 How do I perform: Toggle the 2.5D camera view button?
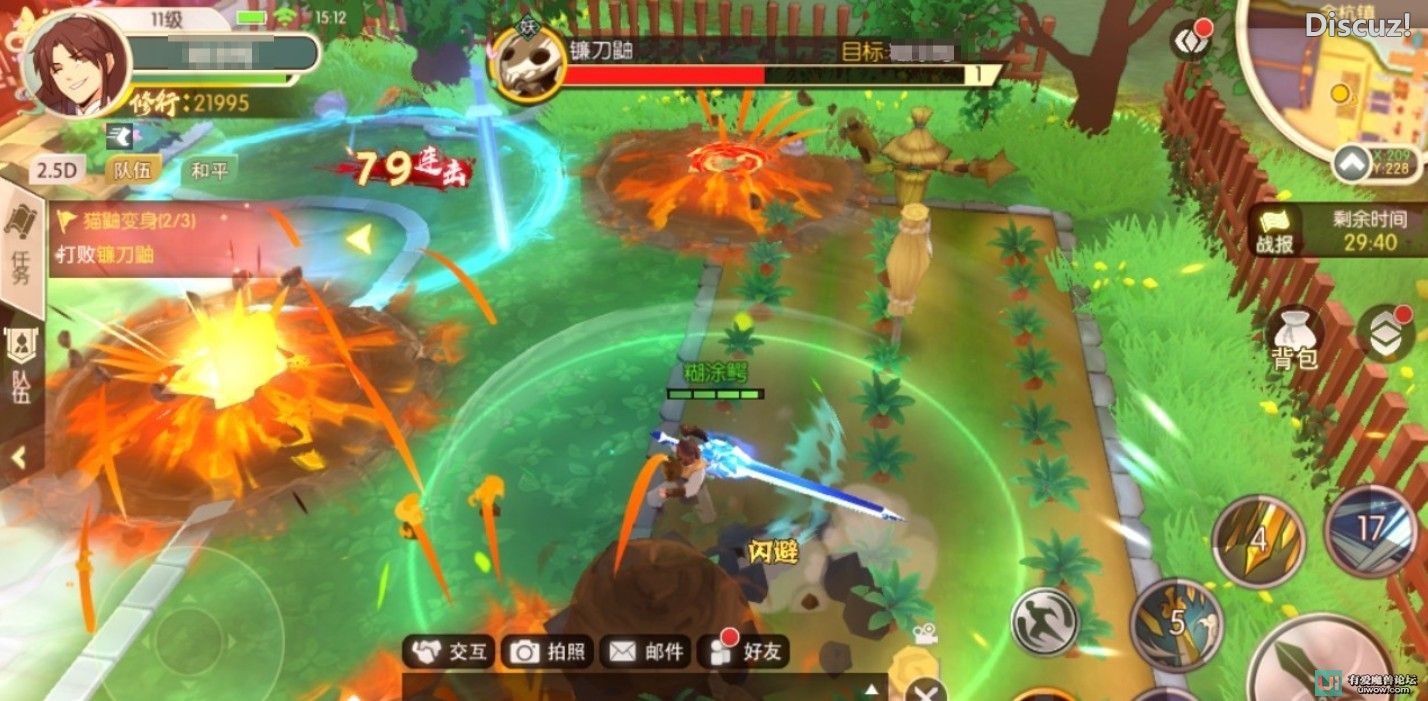(x=57, y=170)
